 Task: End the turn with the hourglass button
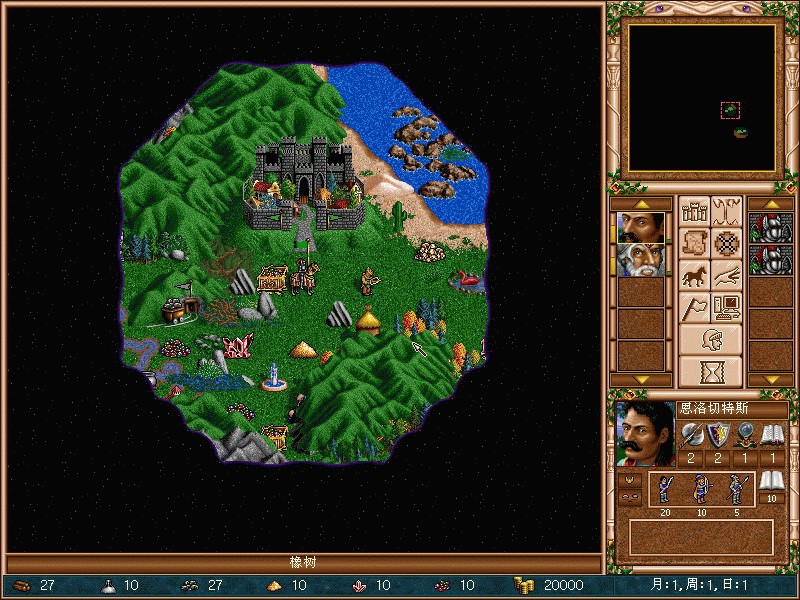[x=711, y=371]
